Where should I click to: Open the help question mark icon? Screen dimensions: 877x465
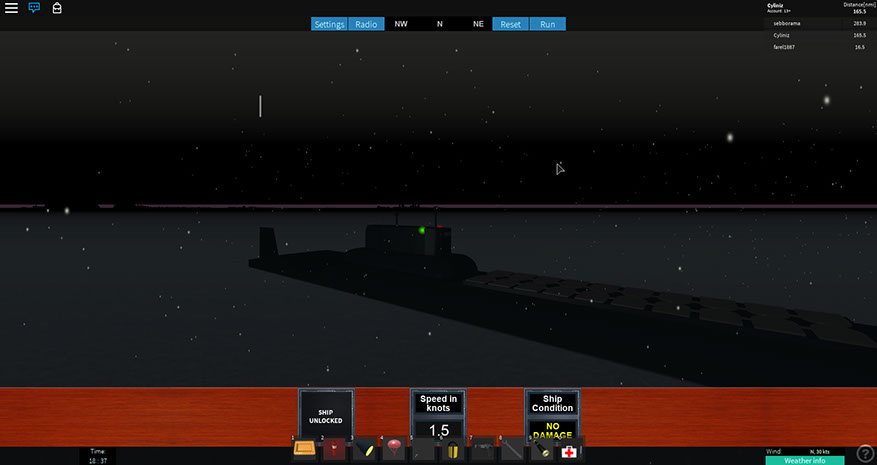click(865, 454)
